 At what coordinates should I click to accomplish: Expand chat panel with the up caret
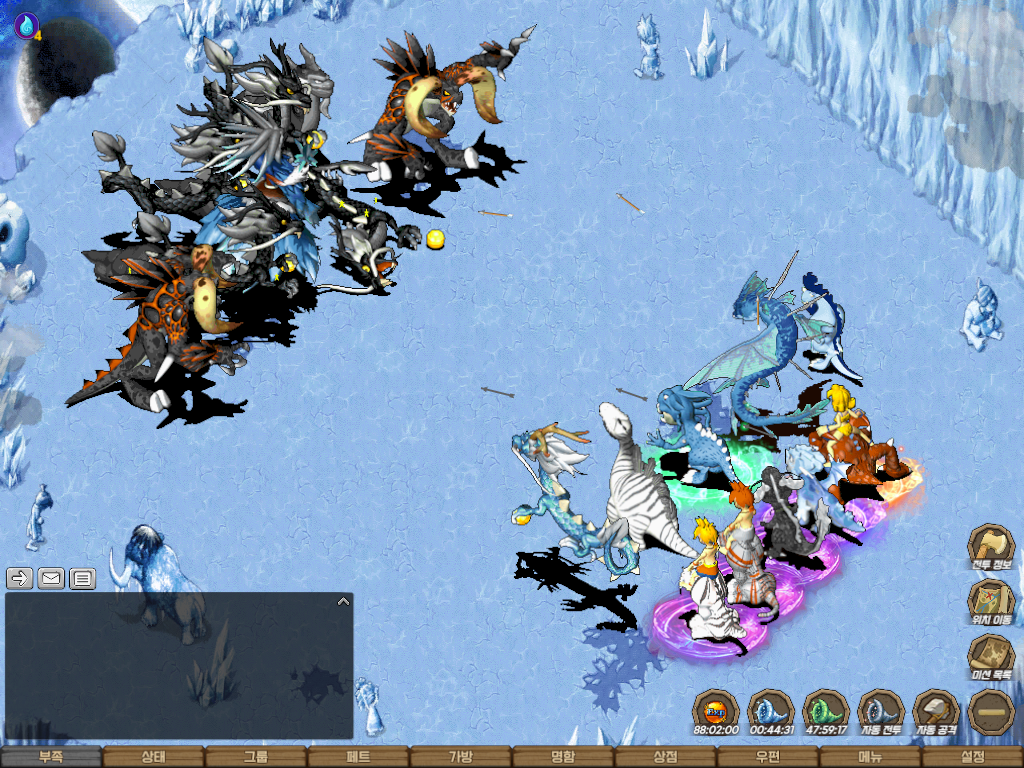click(343, 601)
